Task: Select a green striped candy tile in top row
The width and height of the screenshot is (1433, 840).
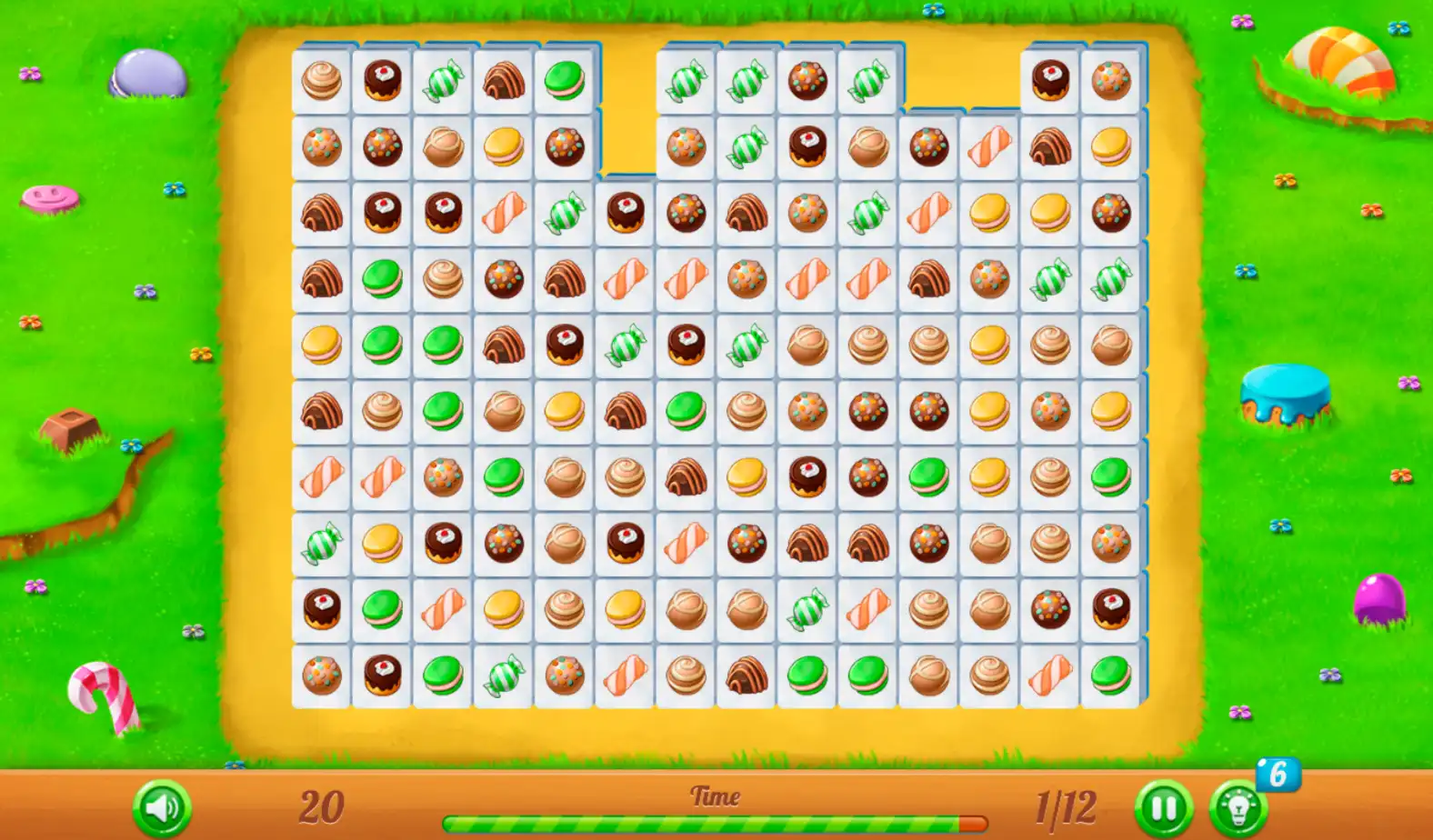Action: click(687, 82)
